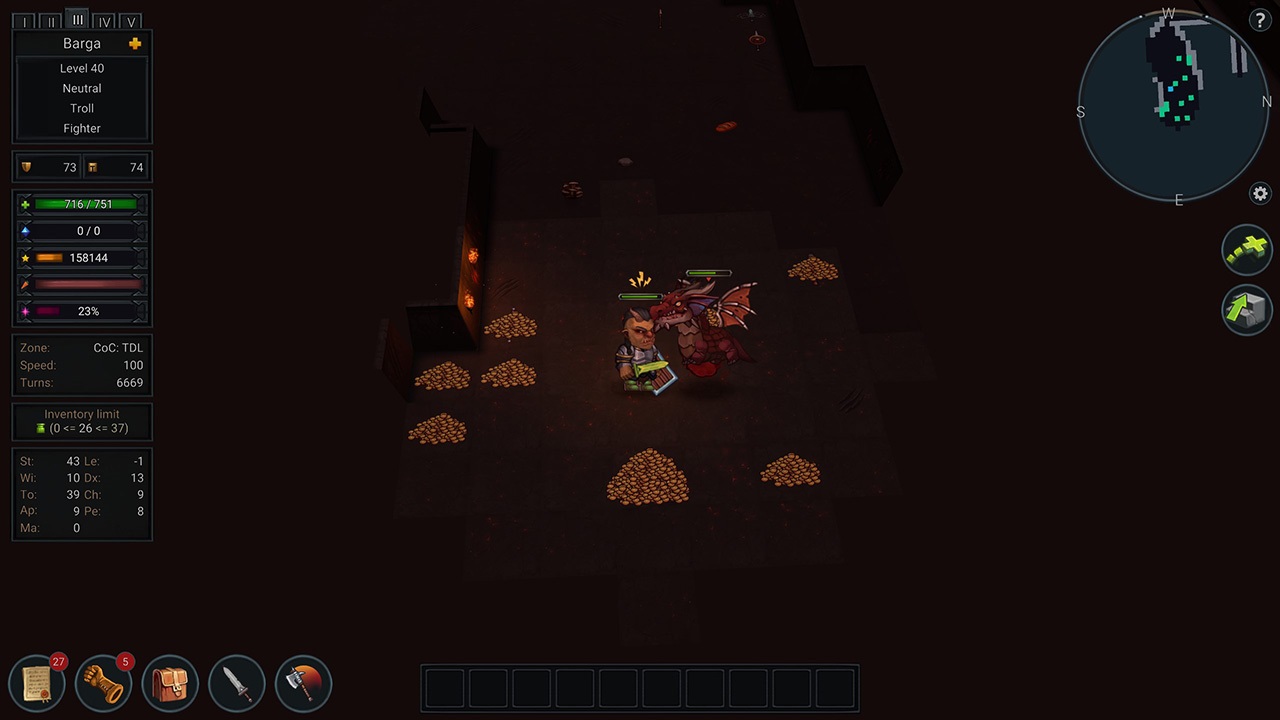Select character tab I
1280x720 pixels.
pyautogui.click(x=23, y=20)
